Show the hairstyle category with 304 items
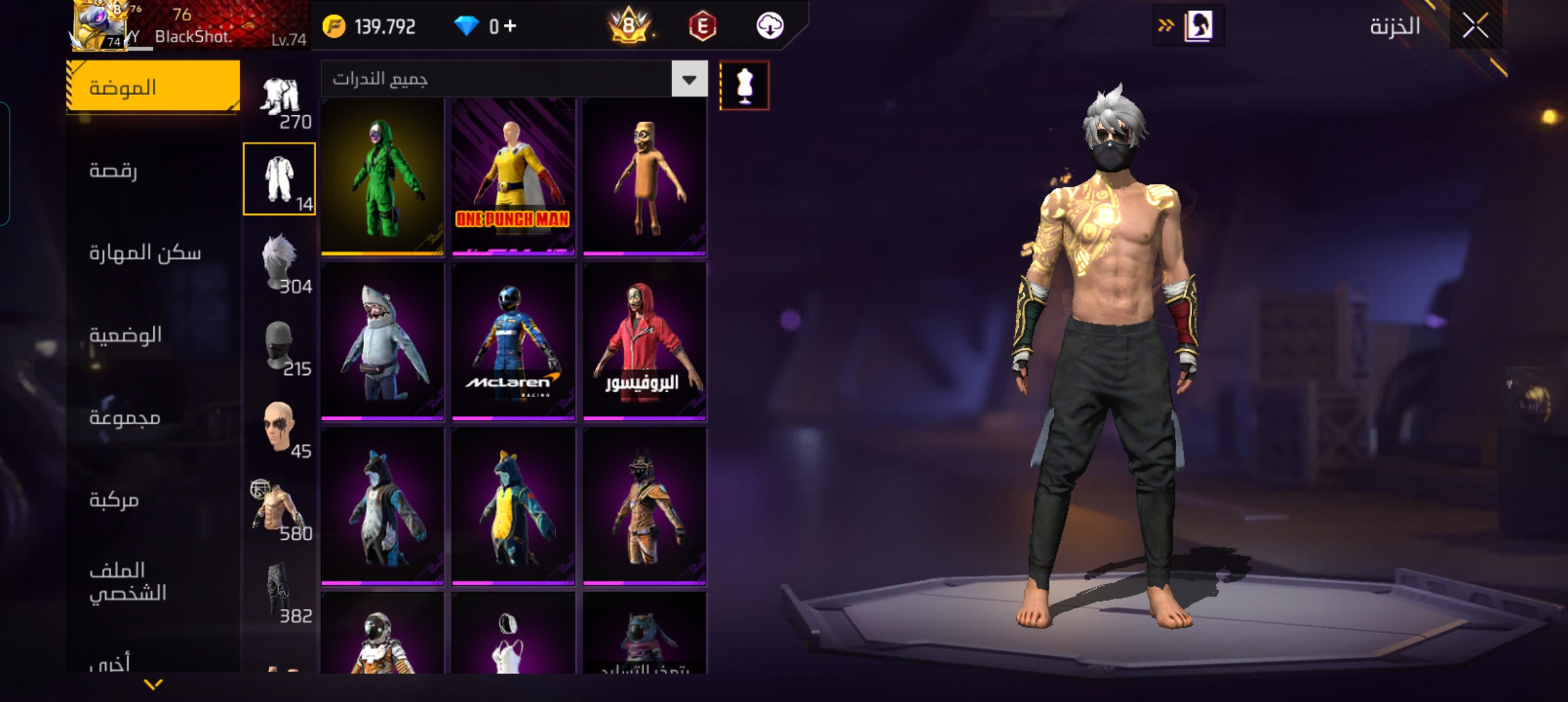Screen dimensions: 1568x702 tap(280, 262)
